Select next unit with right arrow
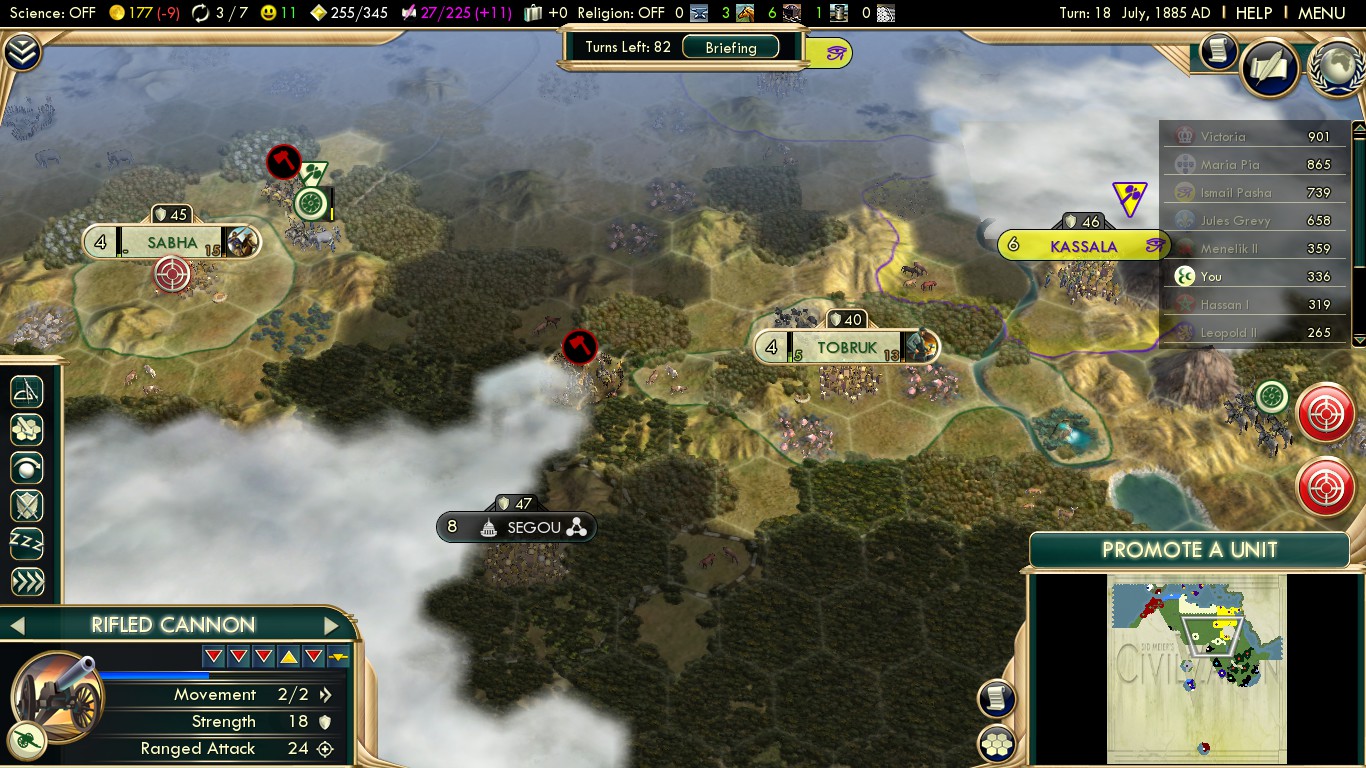This screenshot has height=768, width=1366. pos(331,626)
